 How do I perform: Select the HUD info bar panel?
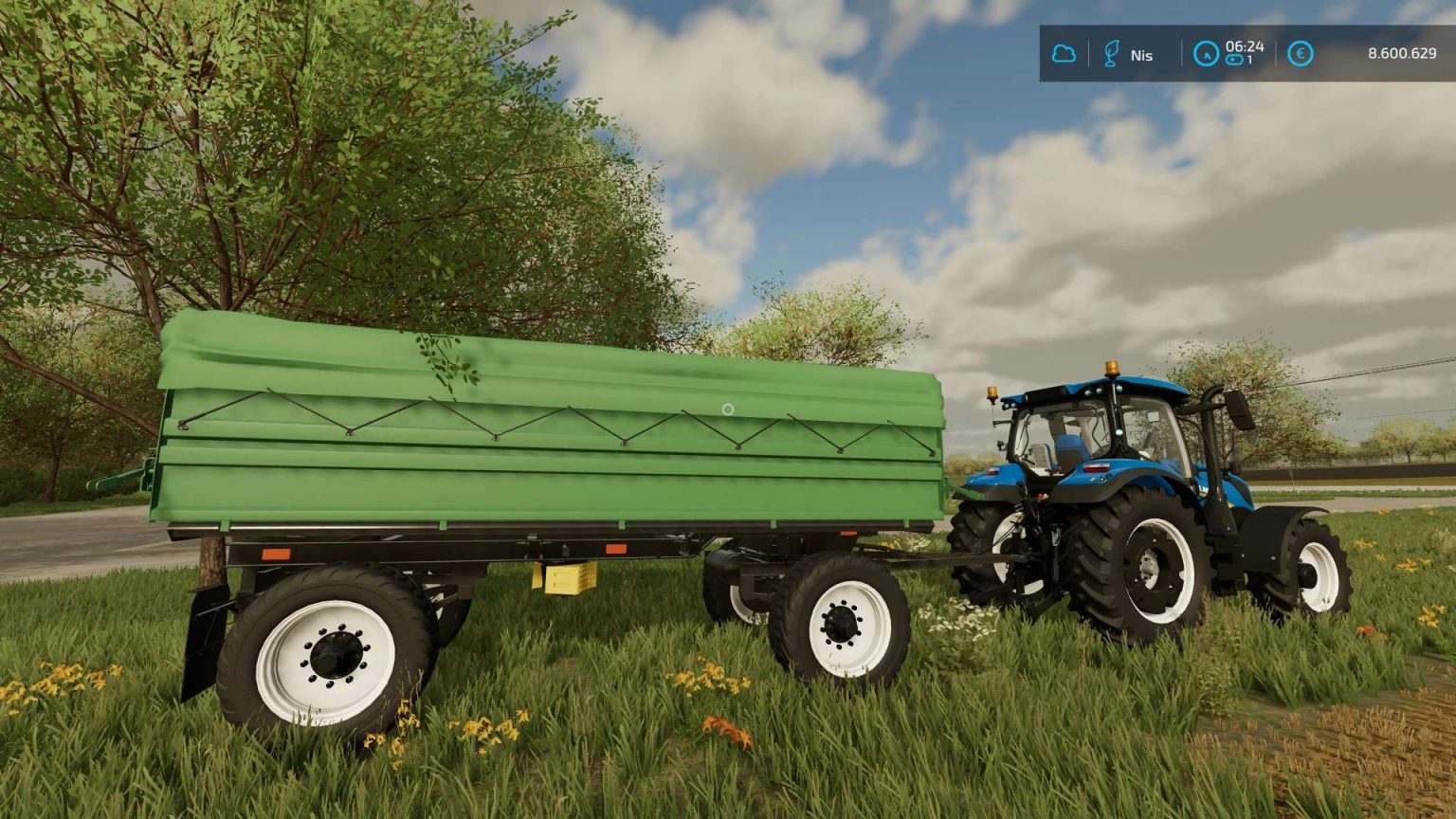click(1232, 54)
